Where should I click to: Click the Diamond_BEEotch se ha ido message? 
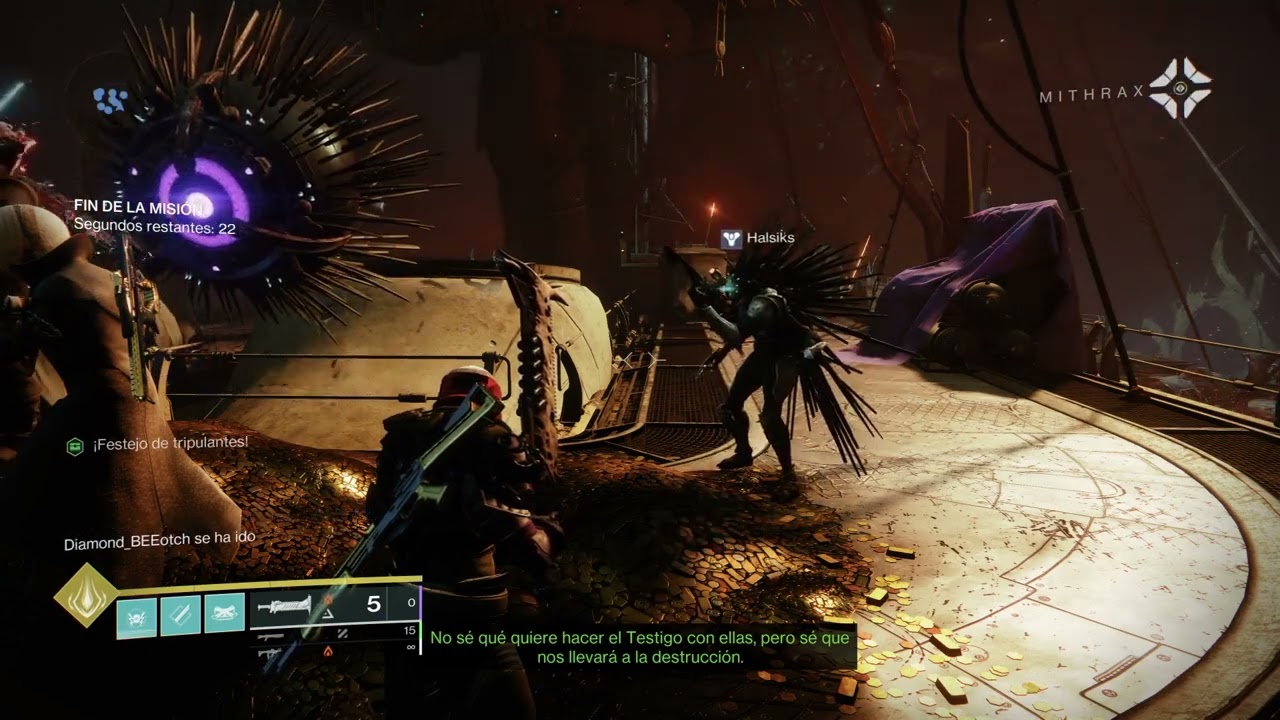click(x=160, y=541)
